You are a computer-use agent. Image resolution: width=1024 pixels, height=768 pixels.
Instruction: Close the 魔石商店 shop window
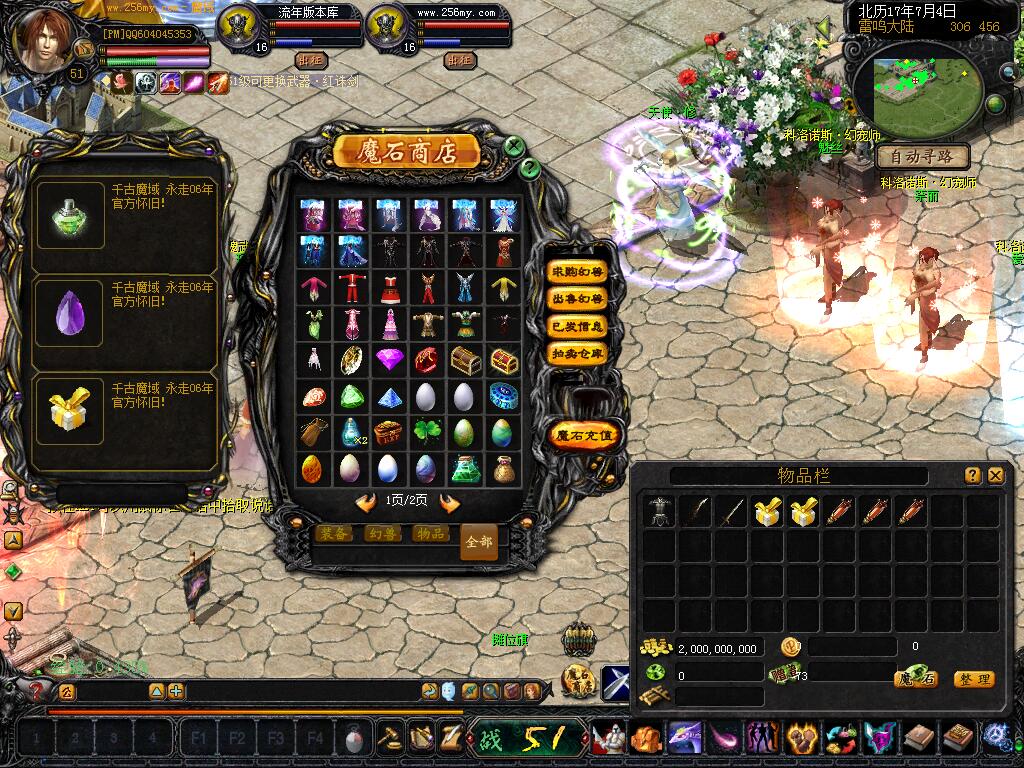[x=514, y=146]
